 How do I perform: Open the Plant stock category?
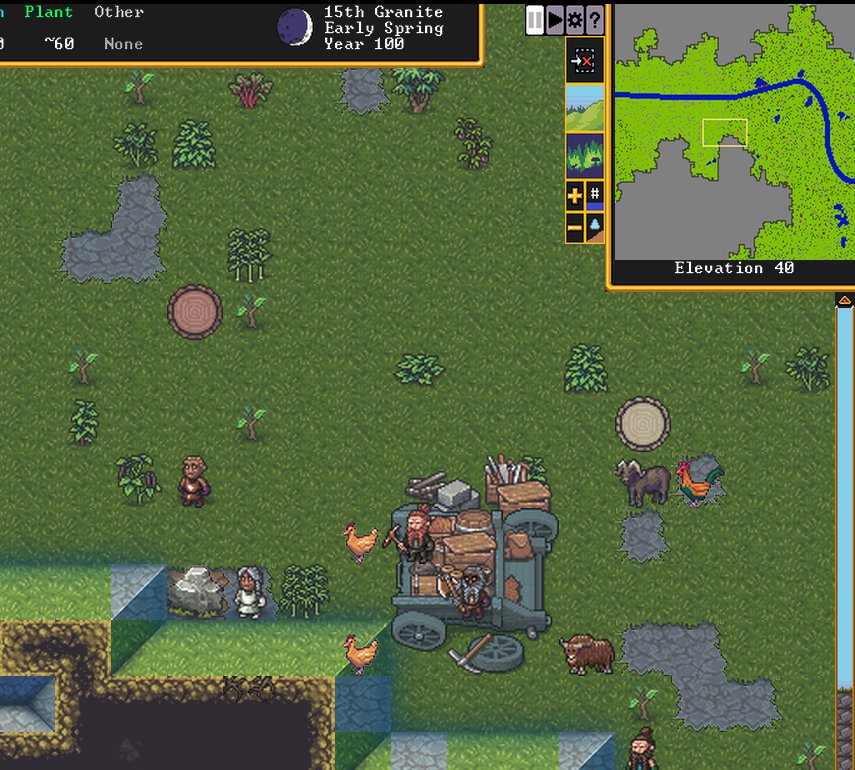[x=49, y=12]
